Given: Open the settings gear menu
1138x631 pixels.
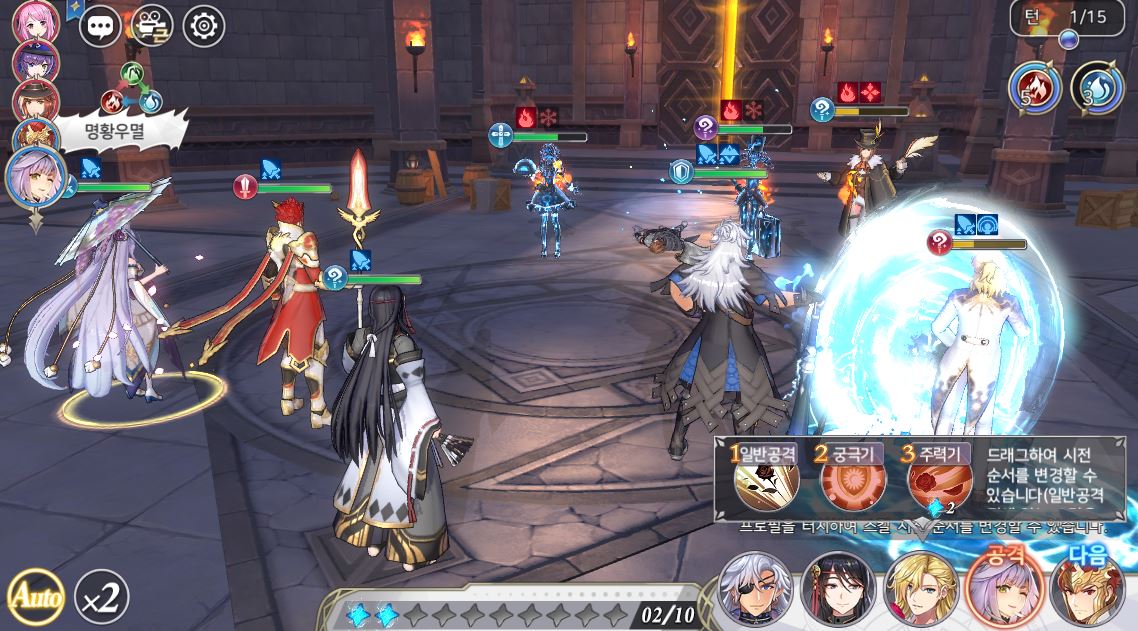Looking at the screenshot, I should click(x=204, y=26).
